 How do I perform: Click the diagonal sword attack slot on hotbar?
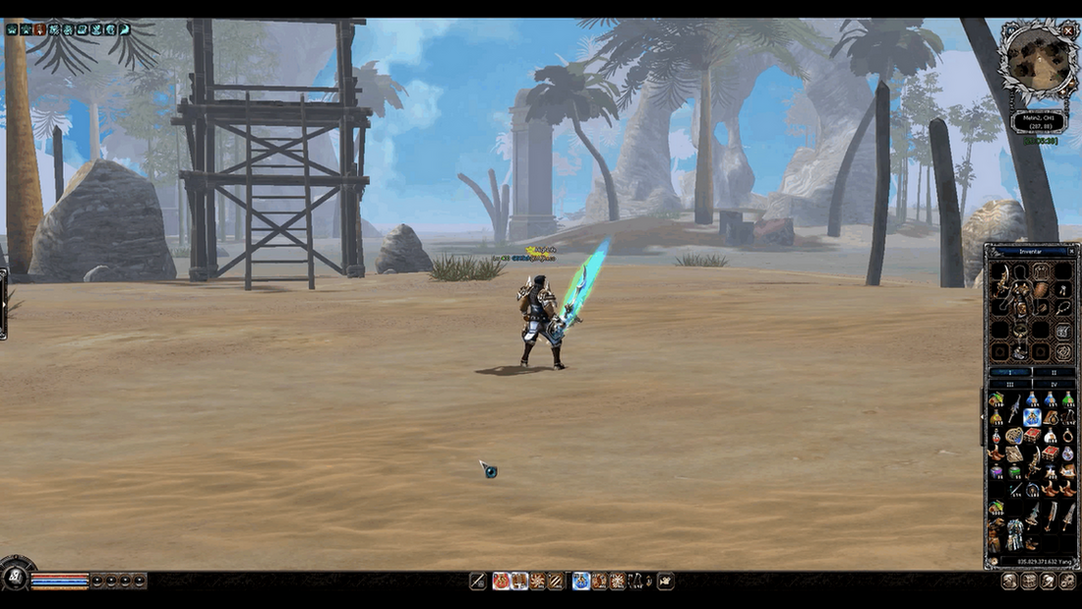(x=479, y=581)
